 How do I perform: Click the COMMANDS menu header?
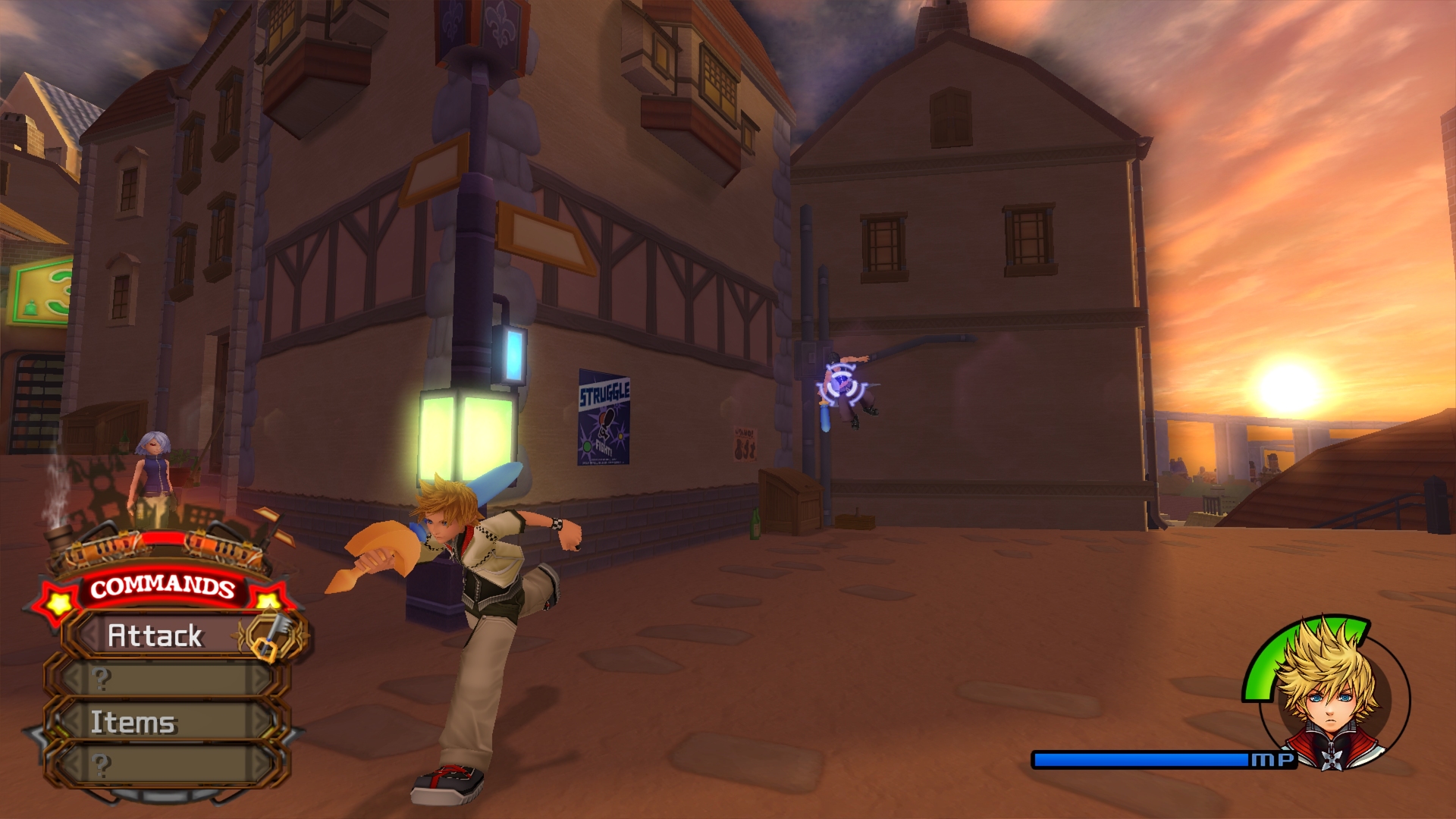162,586
